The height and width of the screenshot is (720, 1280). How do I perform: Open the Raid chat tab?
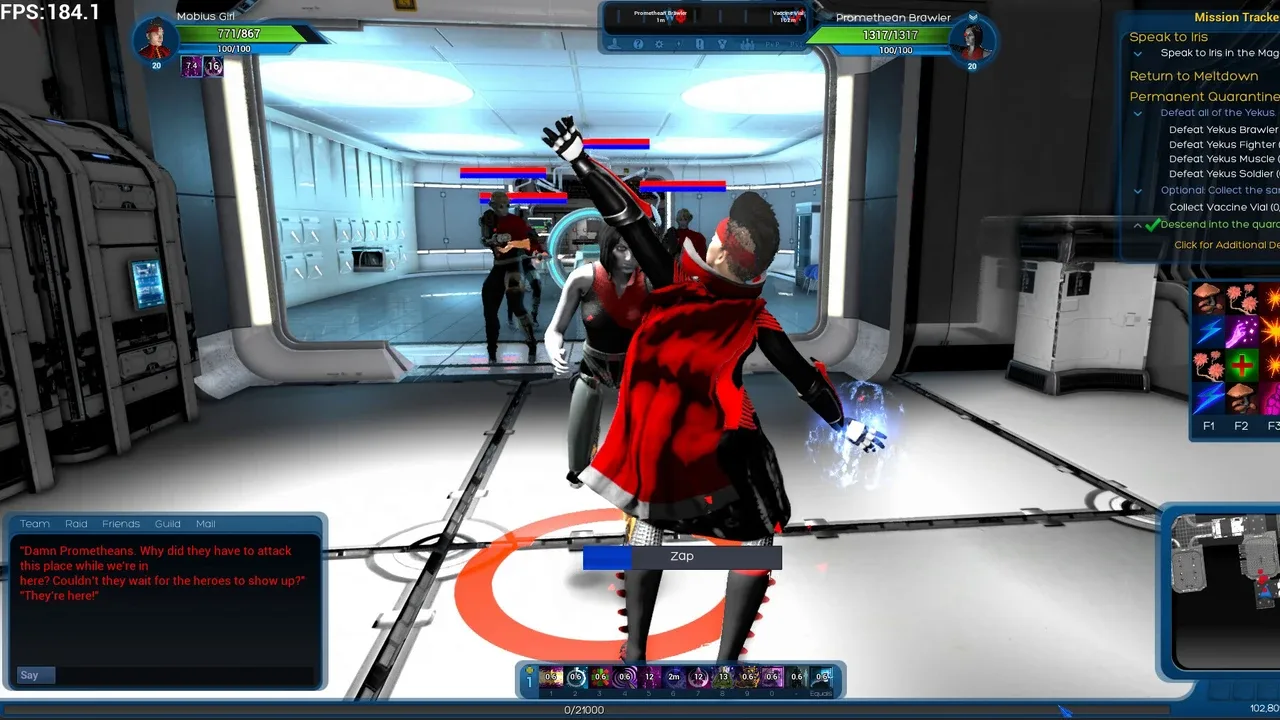click(77, 524)
